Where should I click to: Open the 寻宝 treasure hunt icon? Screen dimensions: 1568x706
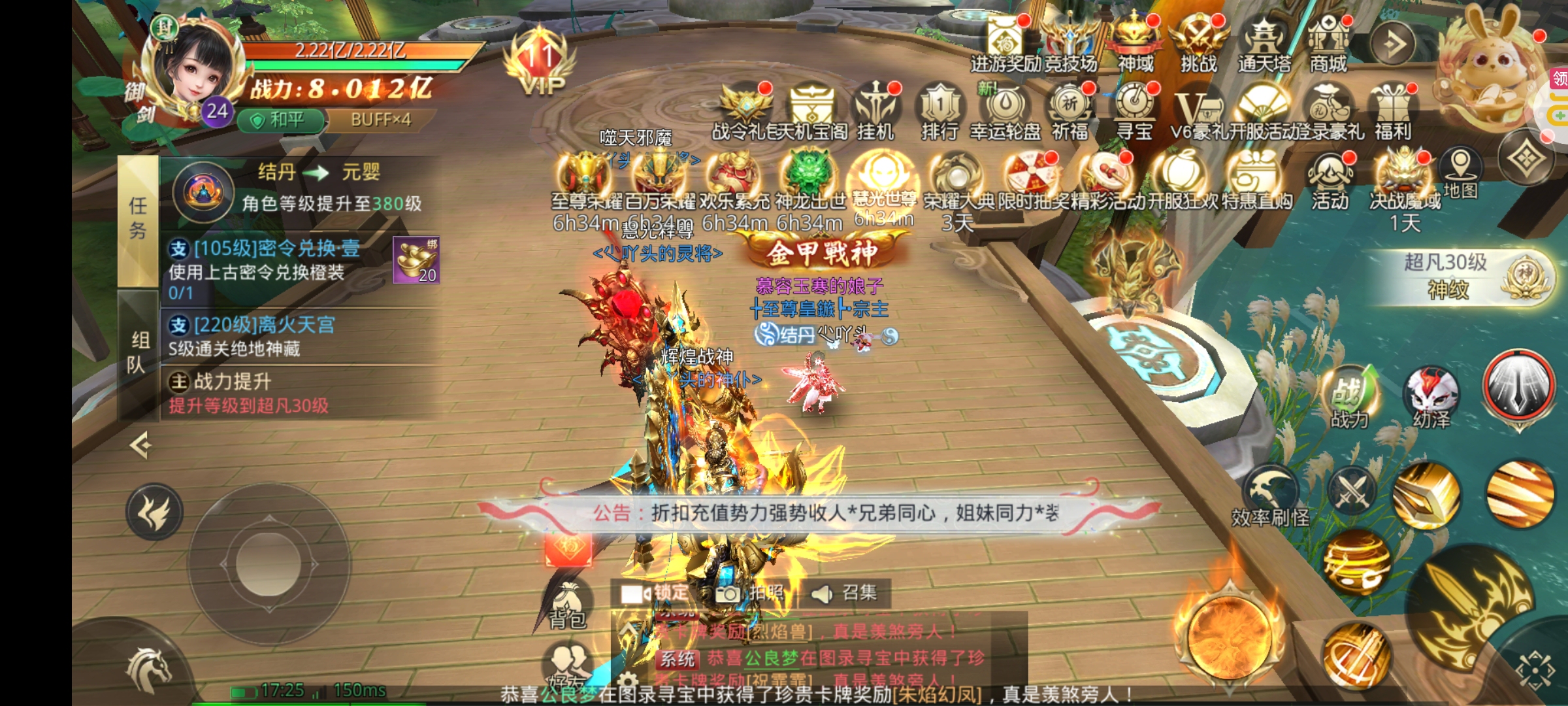(1134, 110)
